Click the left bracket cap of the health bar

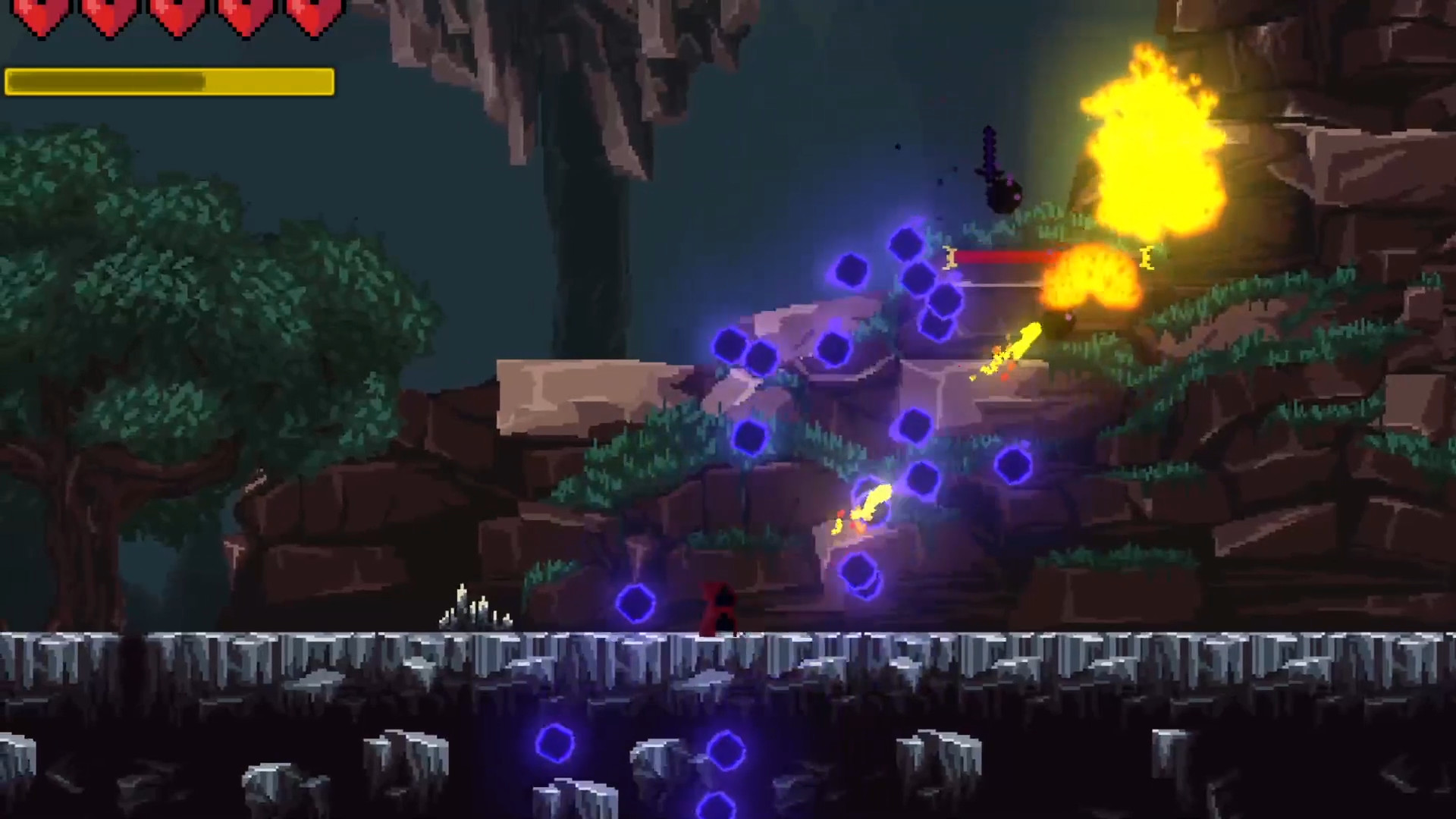[950, 258]
